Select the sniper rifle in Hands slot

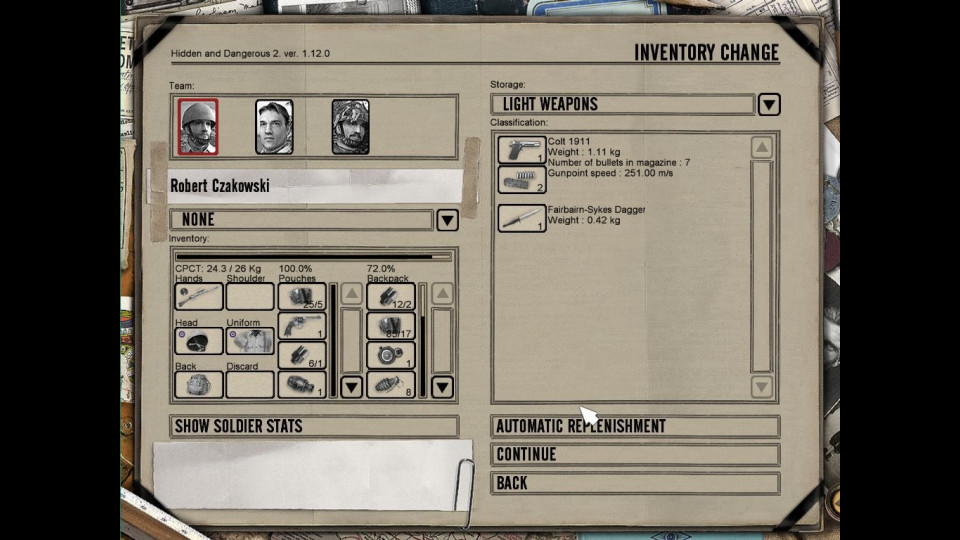(198, 296)
